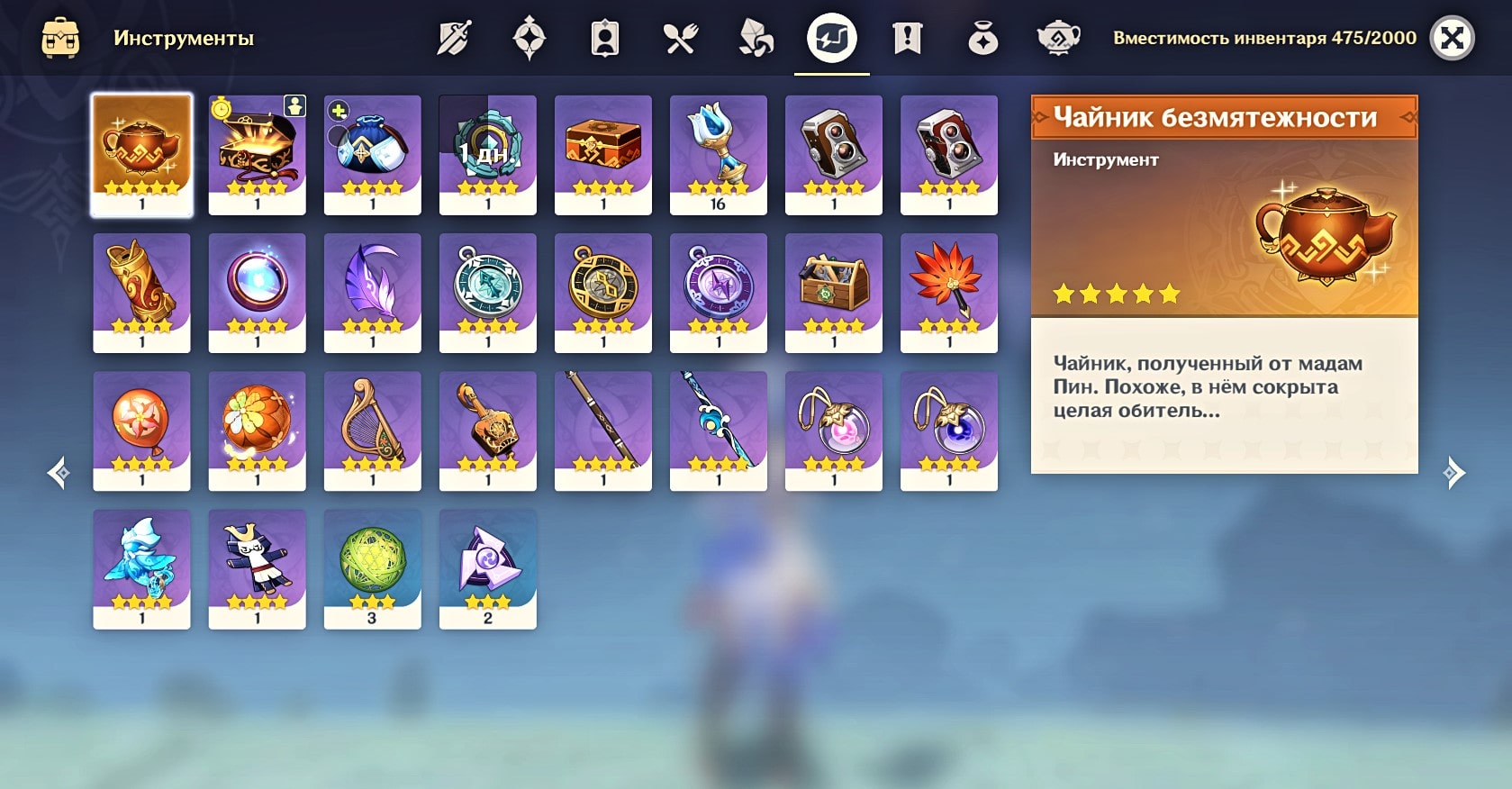This screenshot has height=789, width=1512.
Task: Close the inventory screen
Action: pos(1452,39)
